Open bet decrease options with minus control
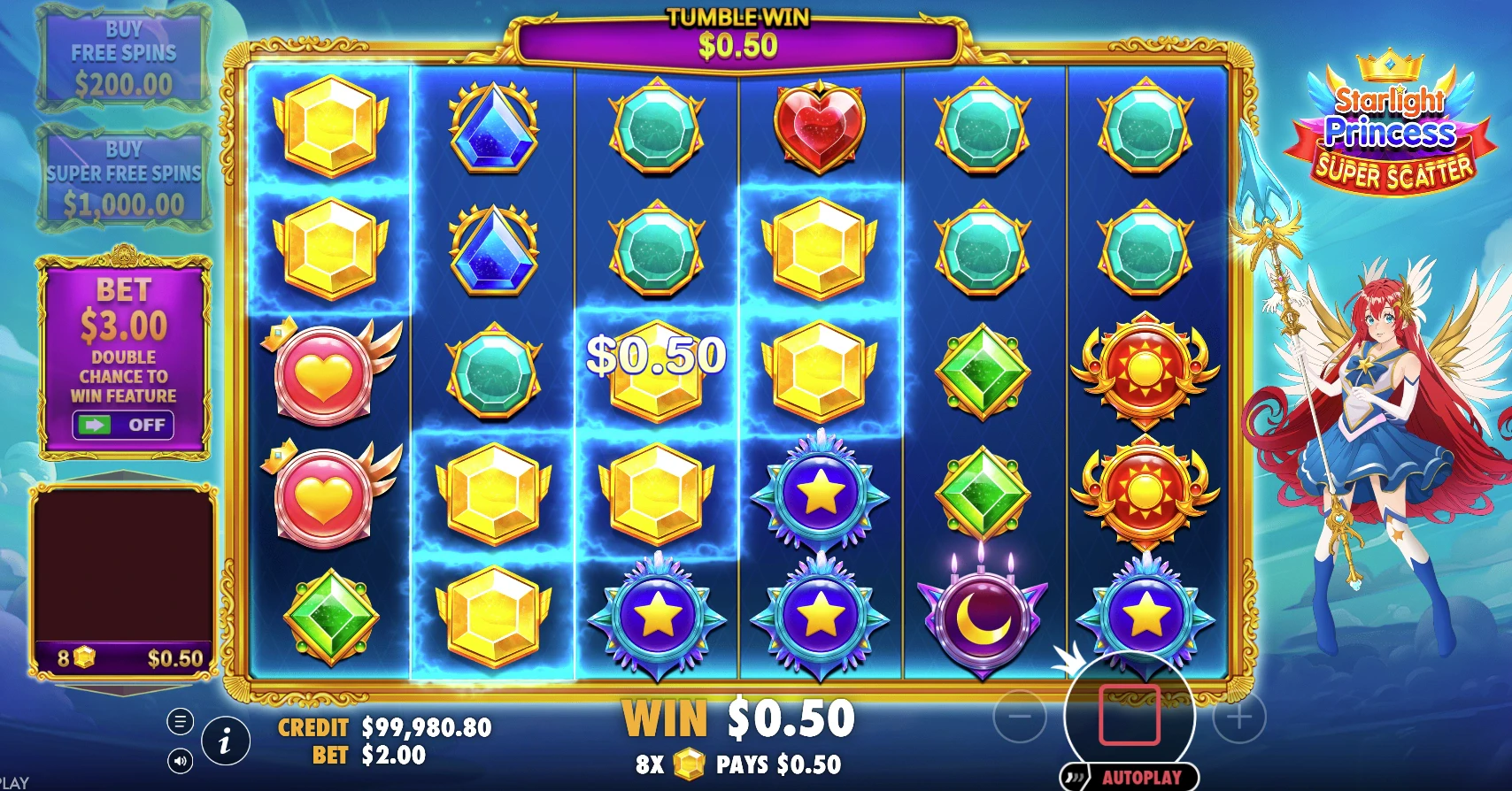Image resolution: width=1512 pixels, height=791 pixels. tap(1020, 715)
